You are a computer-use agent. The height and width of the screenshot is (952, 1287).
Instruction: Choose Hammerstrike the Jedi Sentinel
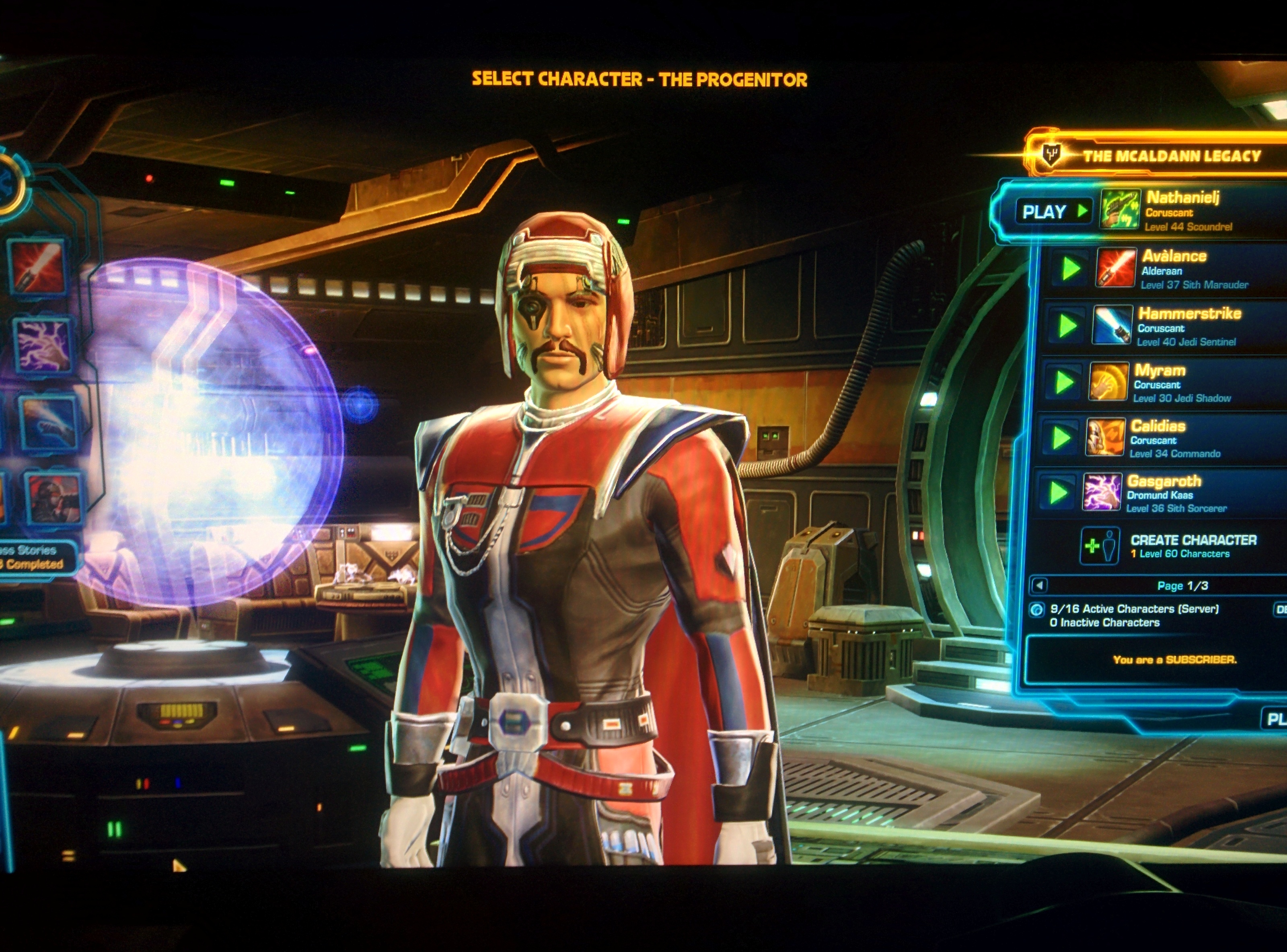pyautogui.click(x=1188, y=326)
